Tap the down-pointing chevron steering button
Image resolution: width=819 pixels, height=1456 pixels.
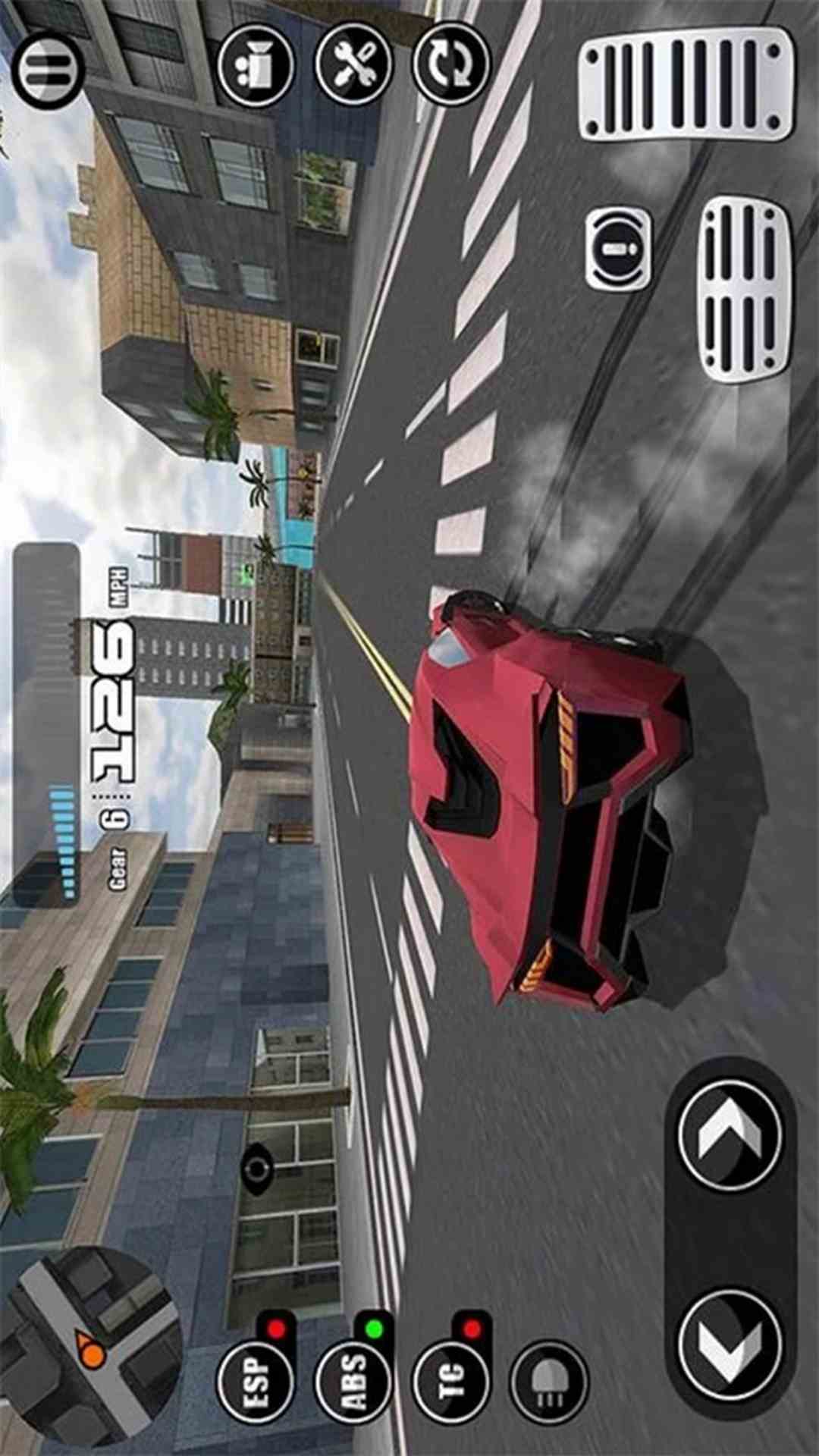click(730, 1345)
